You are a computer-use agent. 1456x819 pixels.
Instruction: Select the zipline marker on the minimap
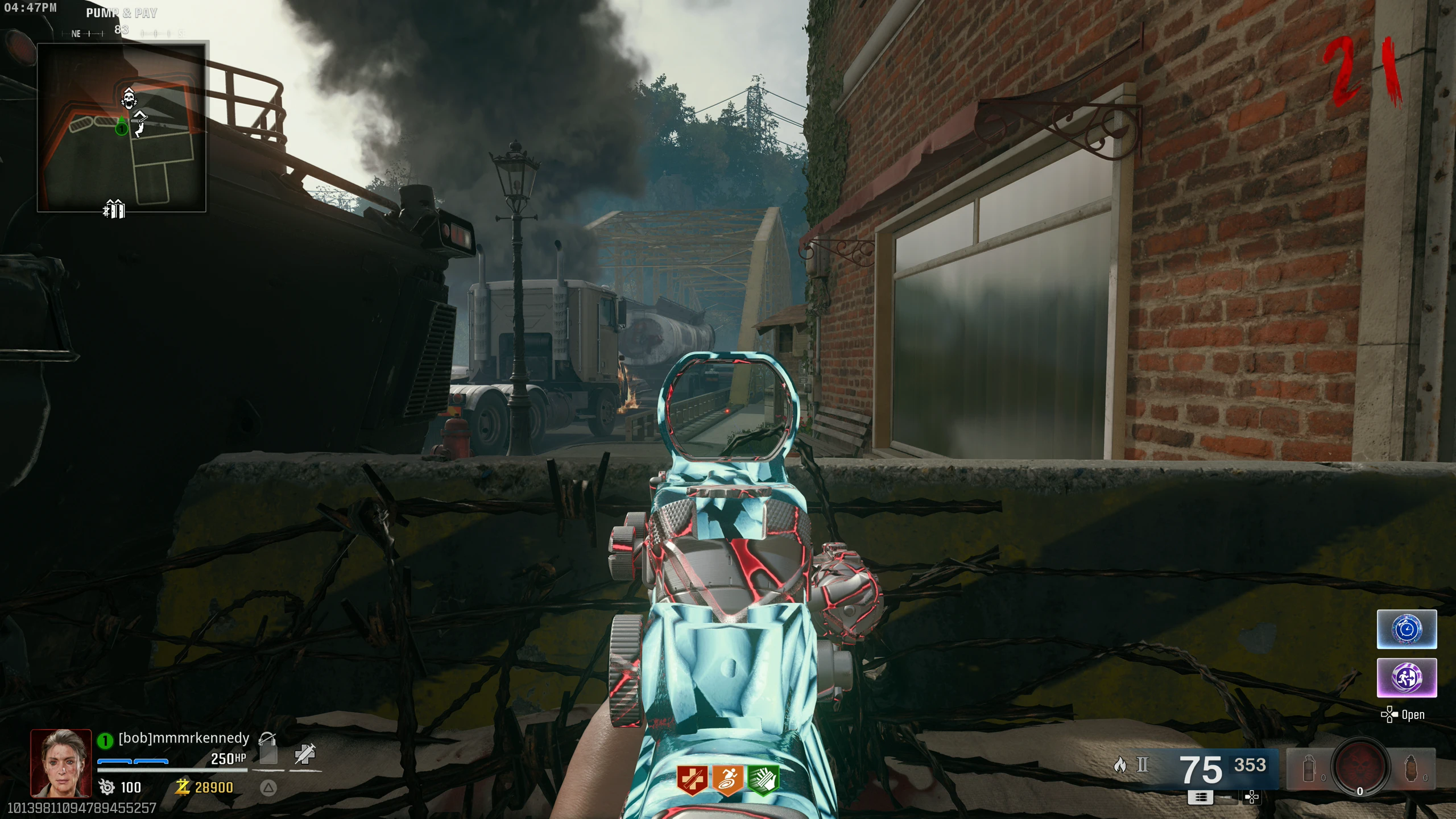pos(139,123)
